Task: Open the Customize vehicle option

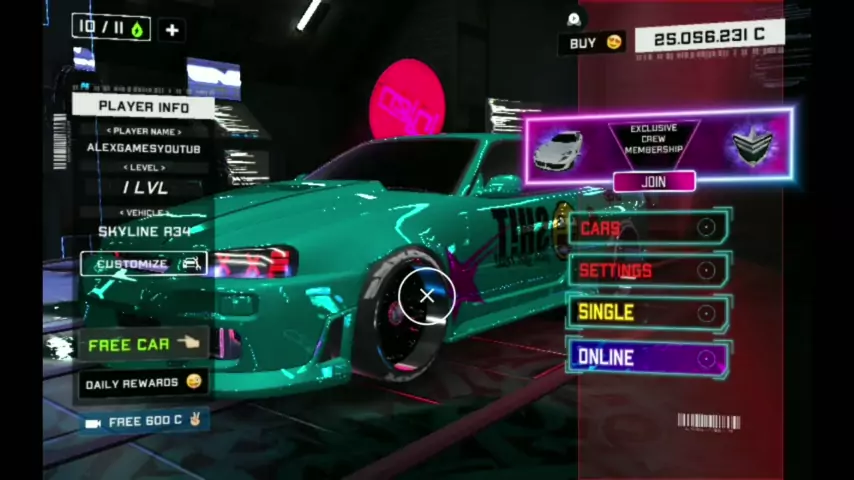Action: click(x=144, y=264)
